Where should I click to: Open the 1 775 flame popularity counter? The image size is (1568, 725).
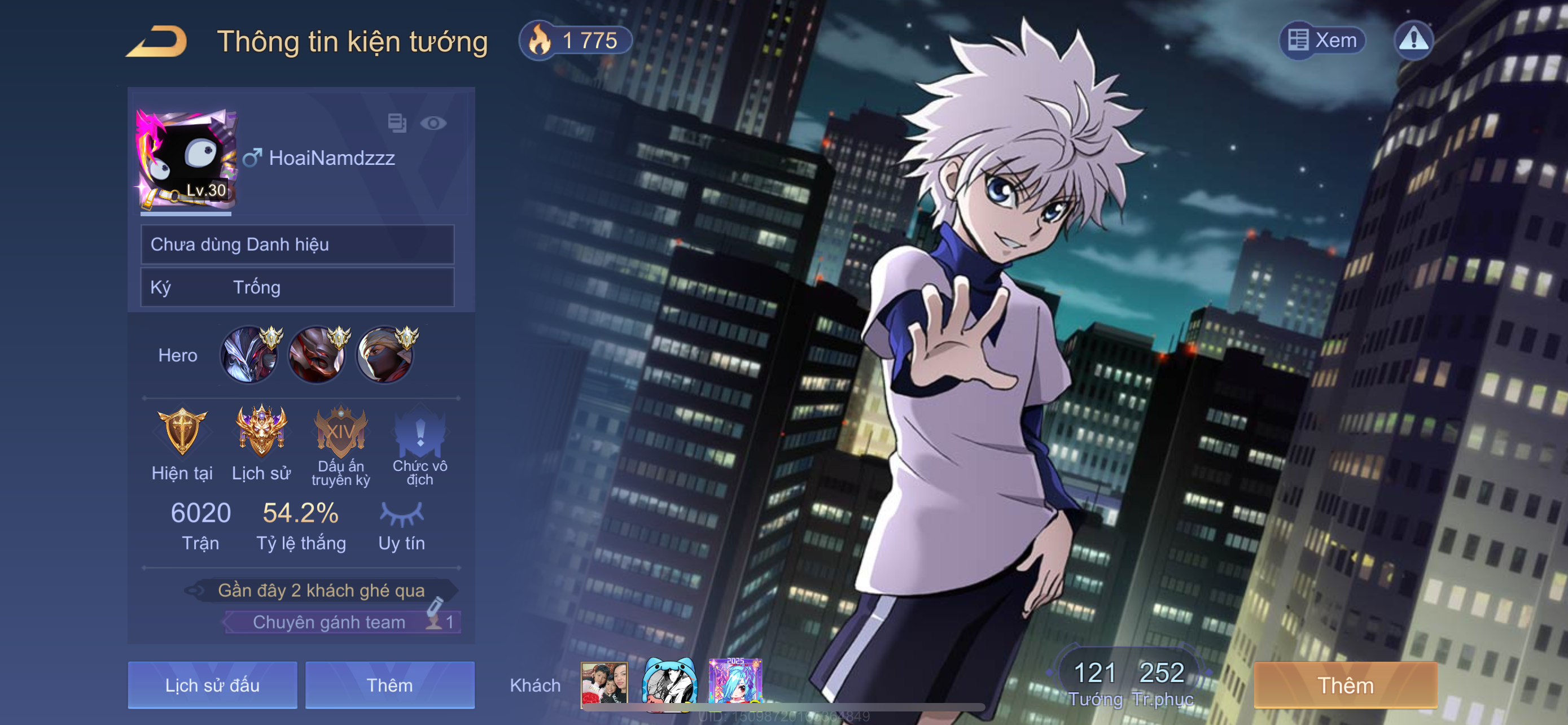pyautogui.click(x=575, y=41)
